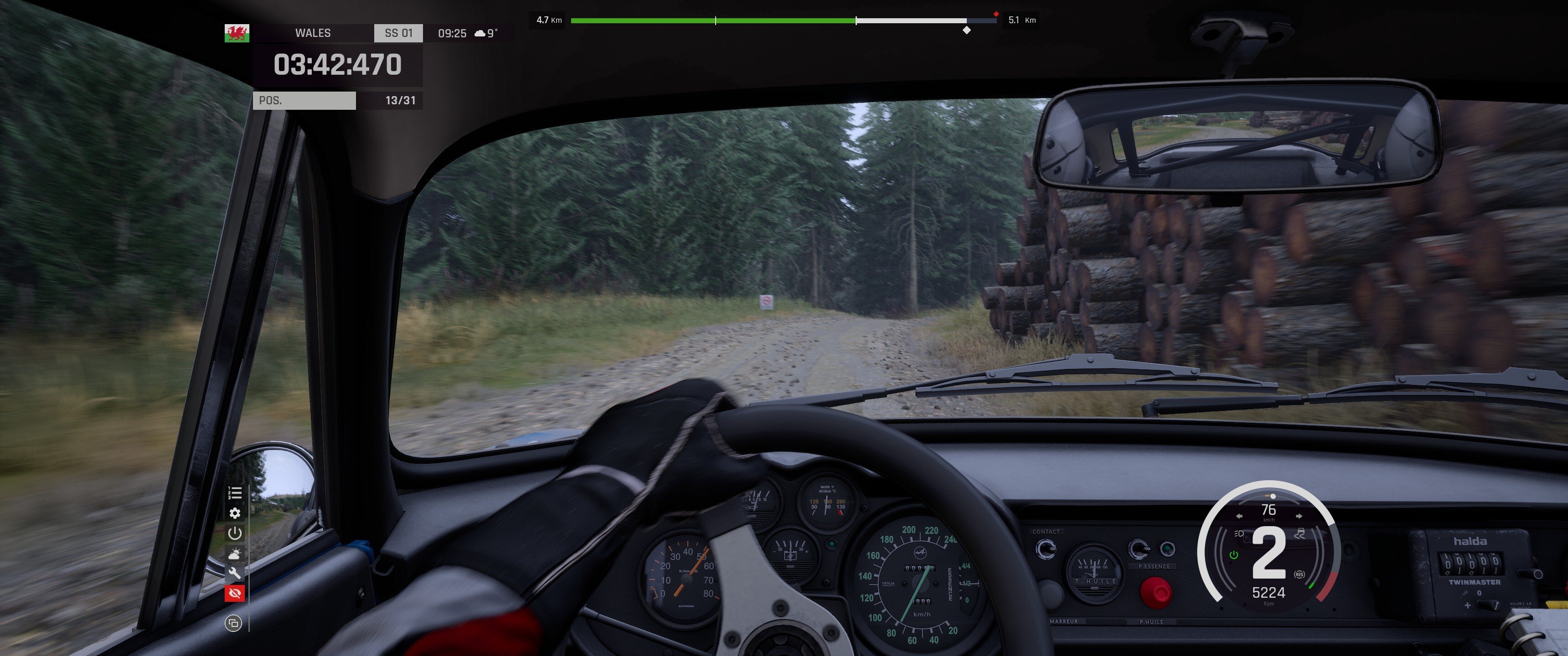
Task: Select the wrench tool icon
Action: (x=235, y=573)
